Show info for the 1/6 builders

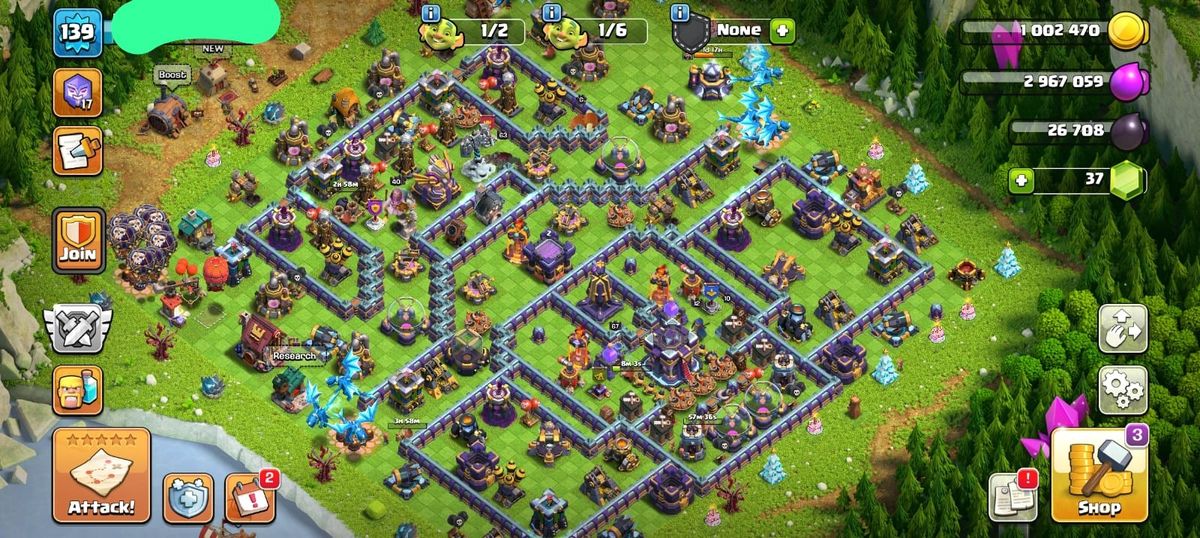550,13
